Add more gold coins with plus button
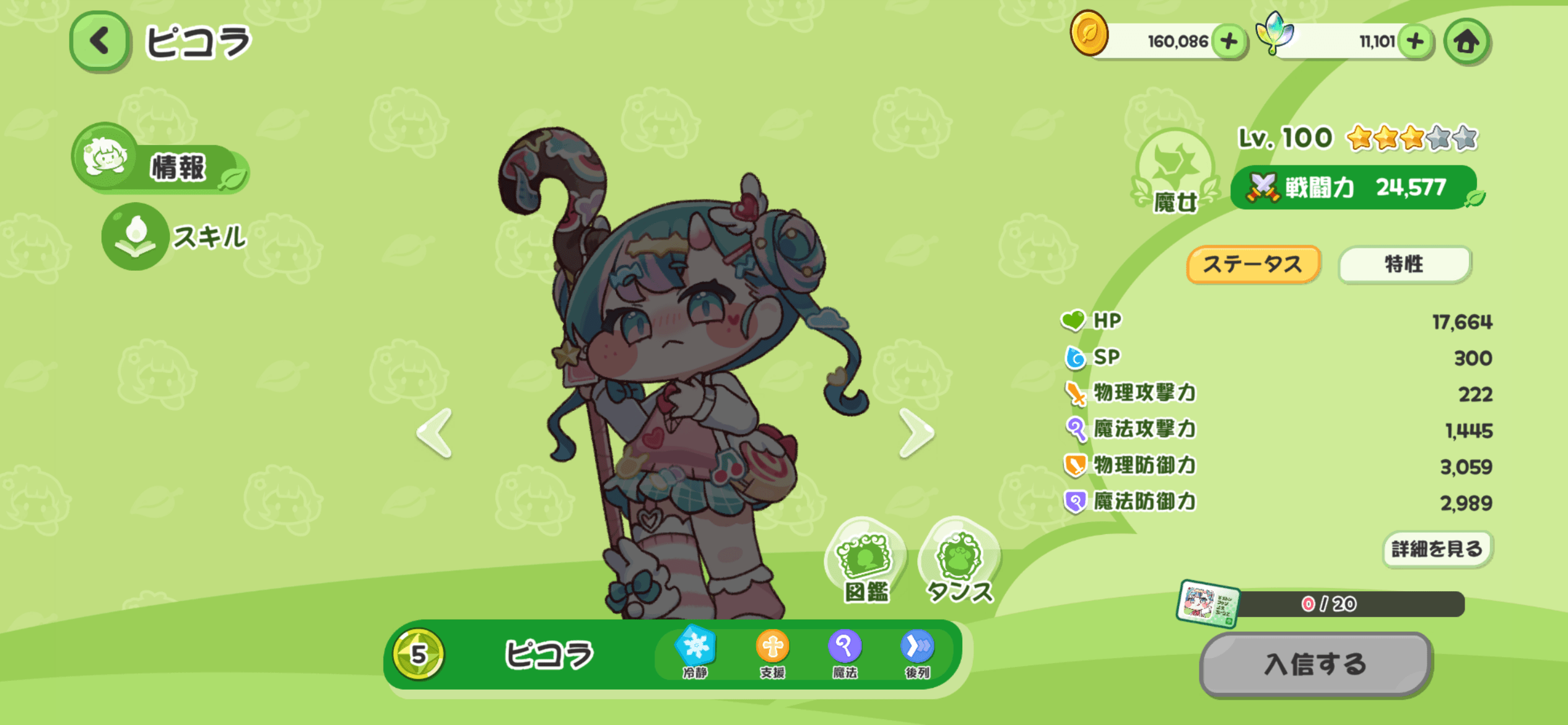This screenshot has height=725, width=1568. coord(1229,42)
